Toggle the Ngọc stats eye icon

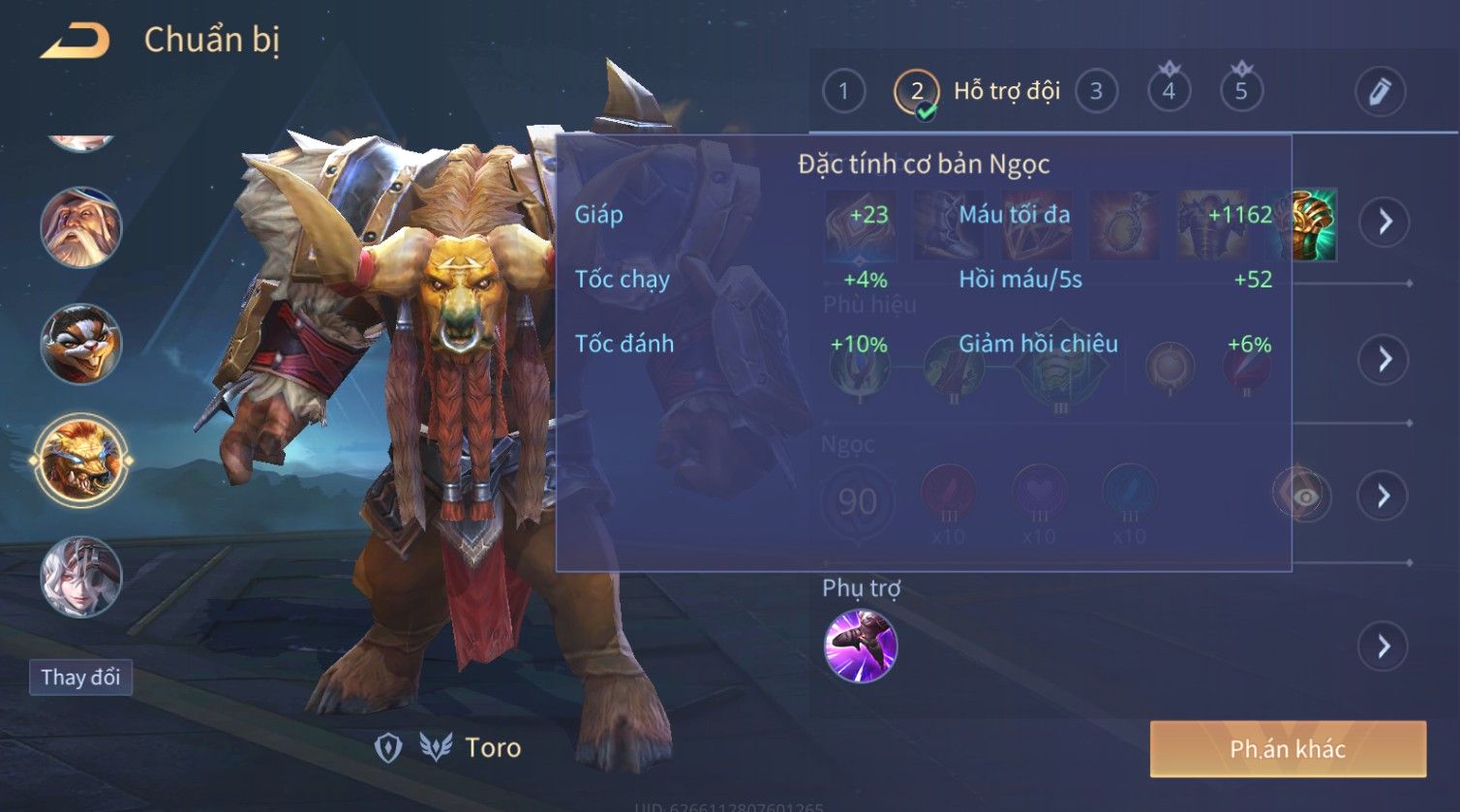click(x=1305, y=496)
